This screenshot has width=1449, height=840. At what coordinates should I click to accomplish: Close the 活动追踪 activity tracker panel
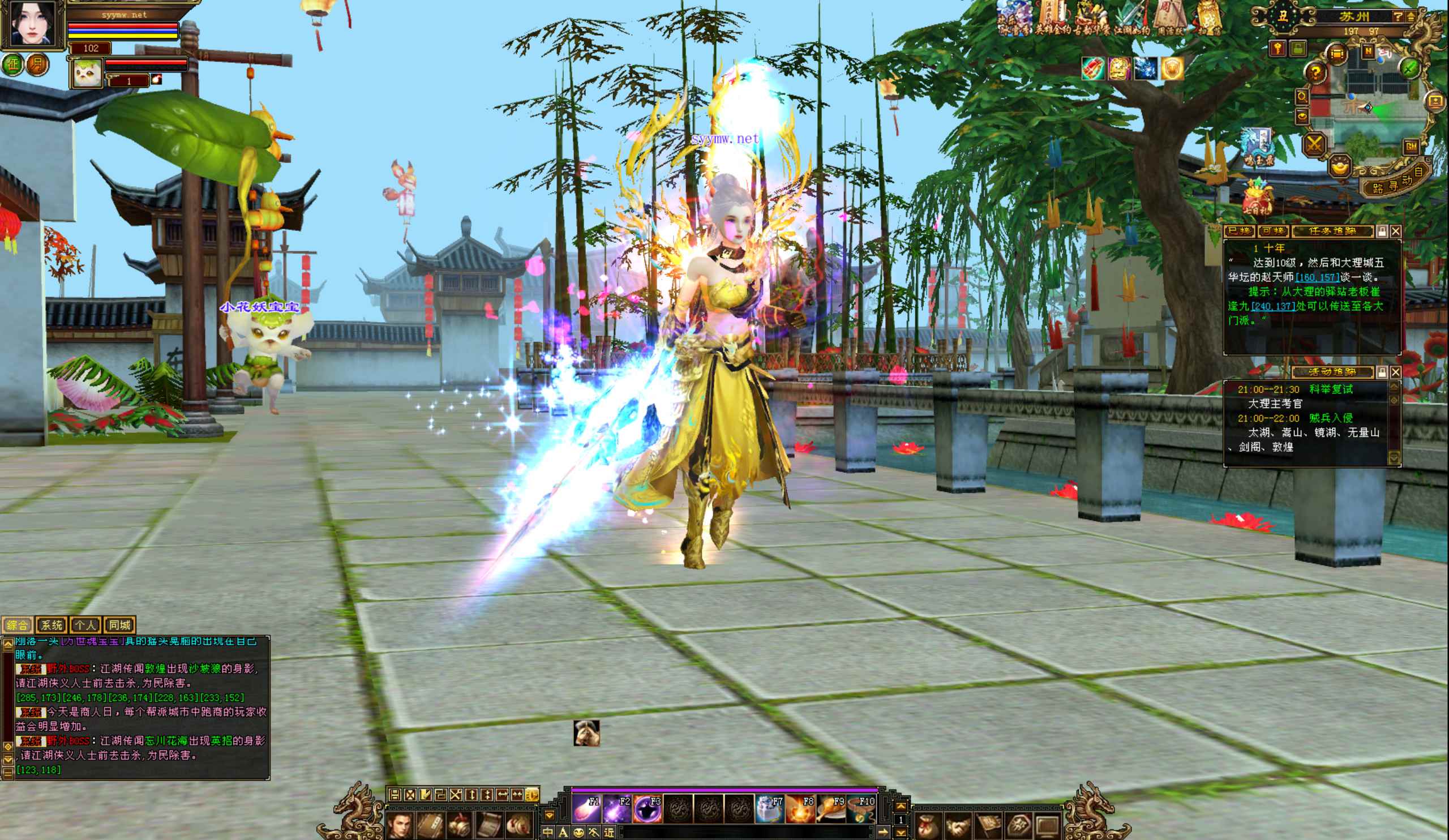[1396, 372]
